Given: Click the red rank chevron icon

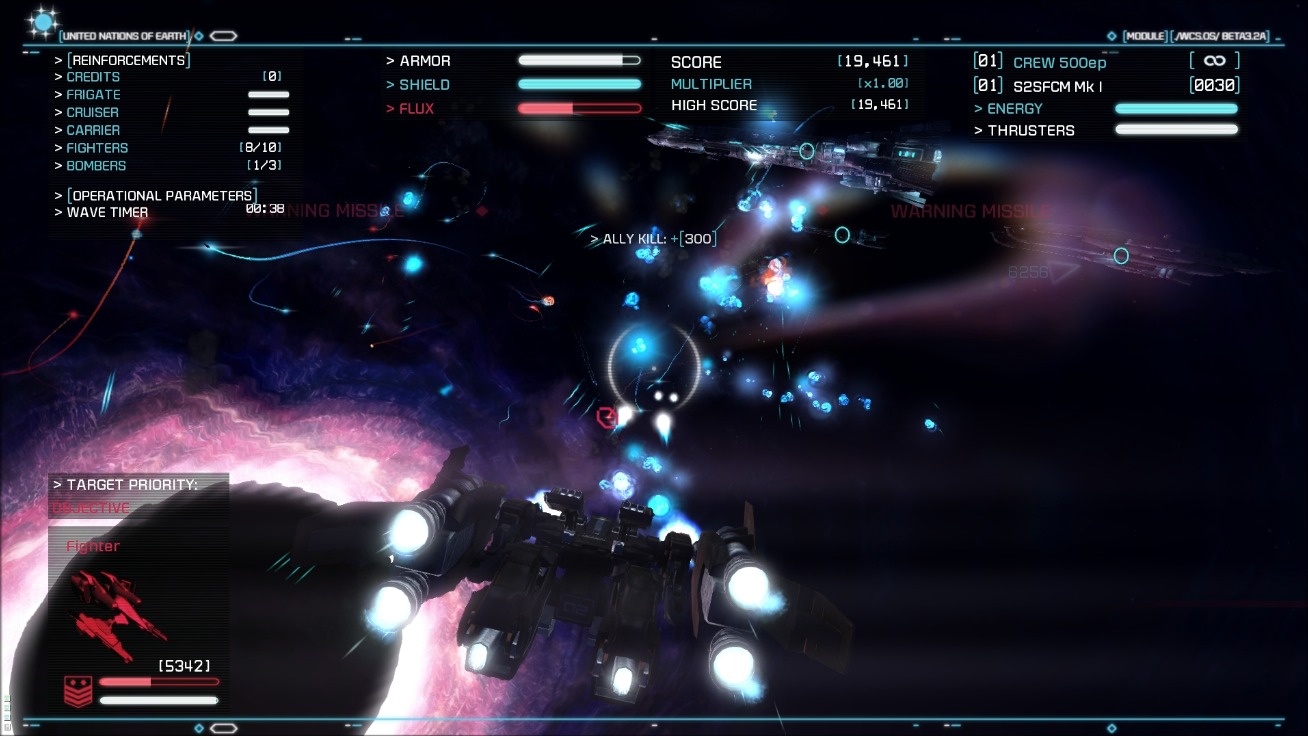Looking at the screenshot, I should click(x=78, y=691).
